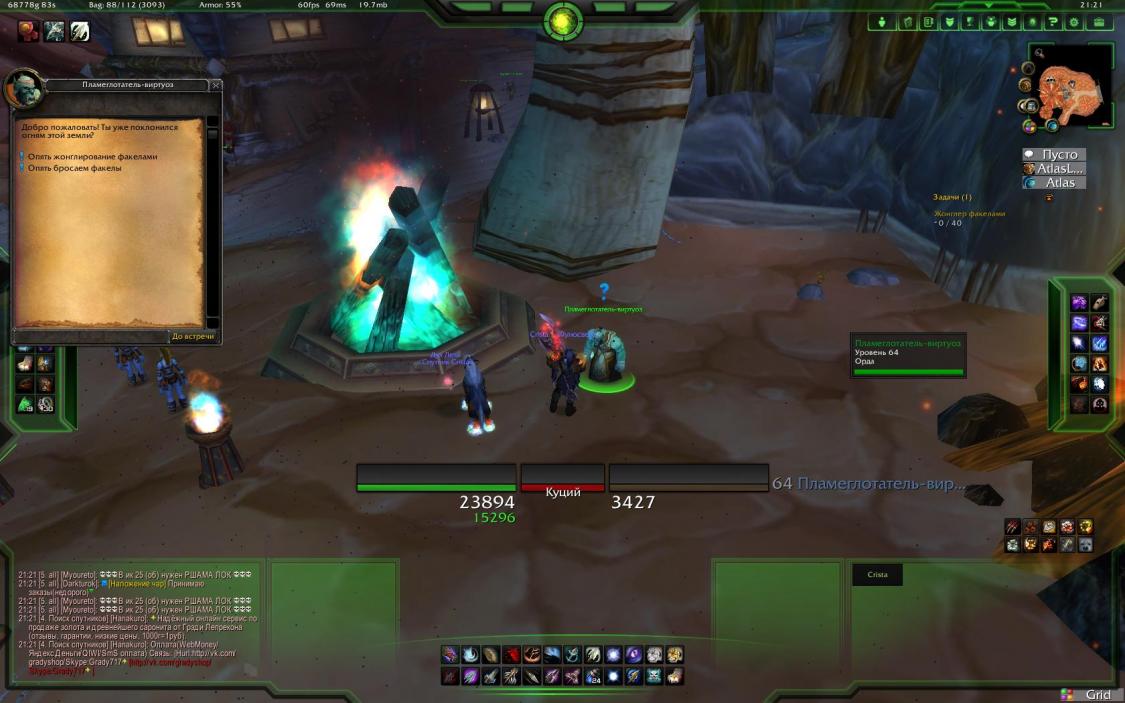
Task: Open the briefcase bag button
Action: click(x=1099, y=22)
